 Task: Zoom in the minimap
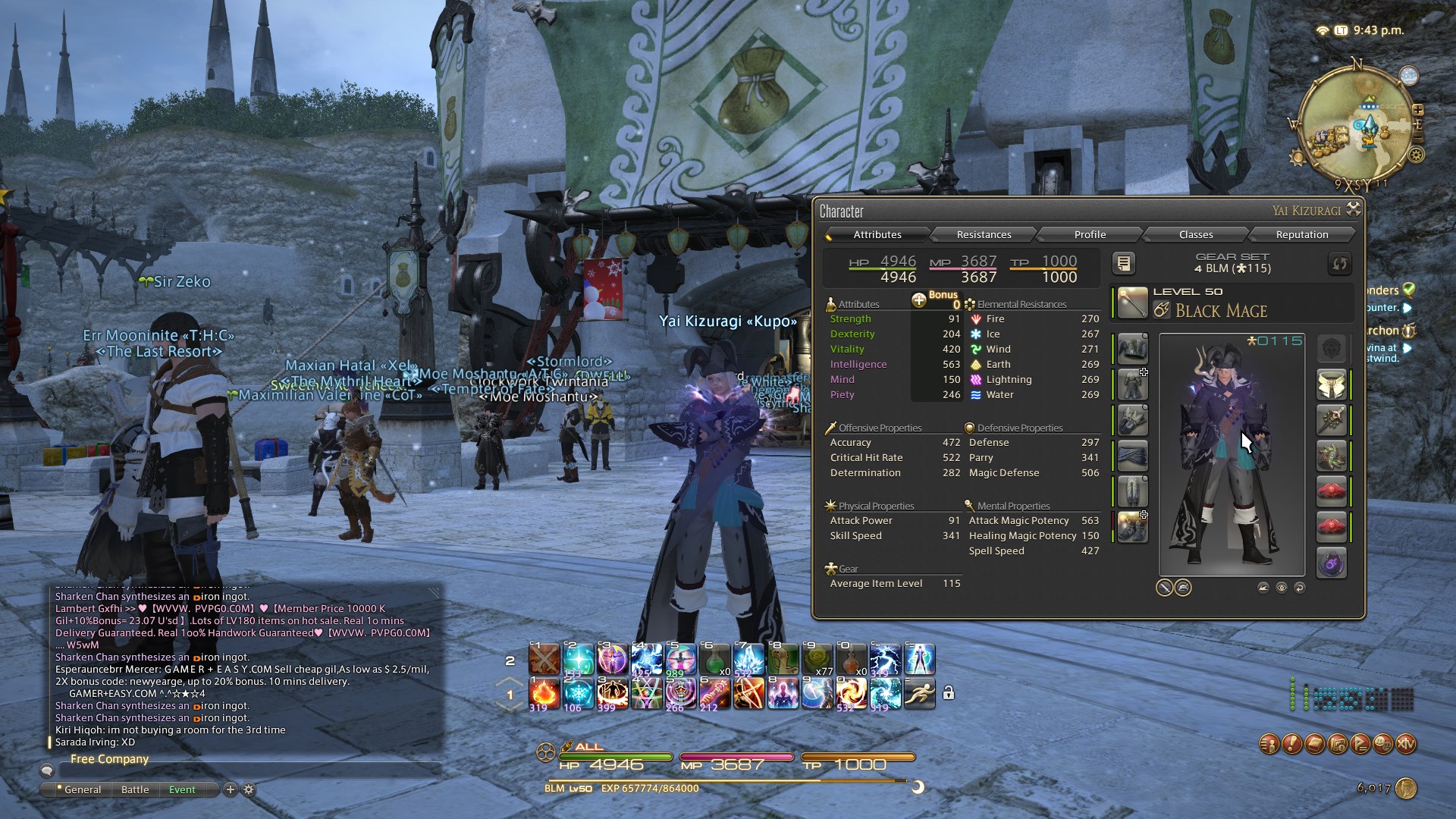(x=1417, y=110)
